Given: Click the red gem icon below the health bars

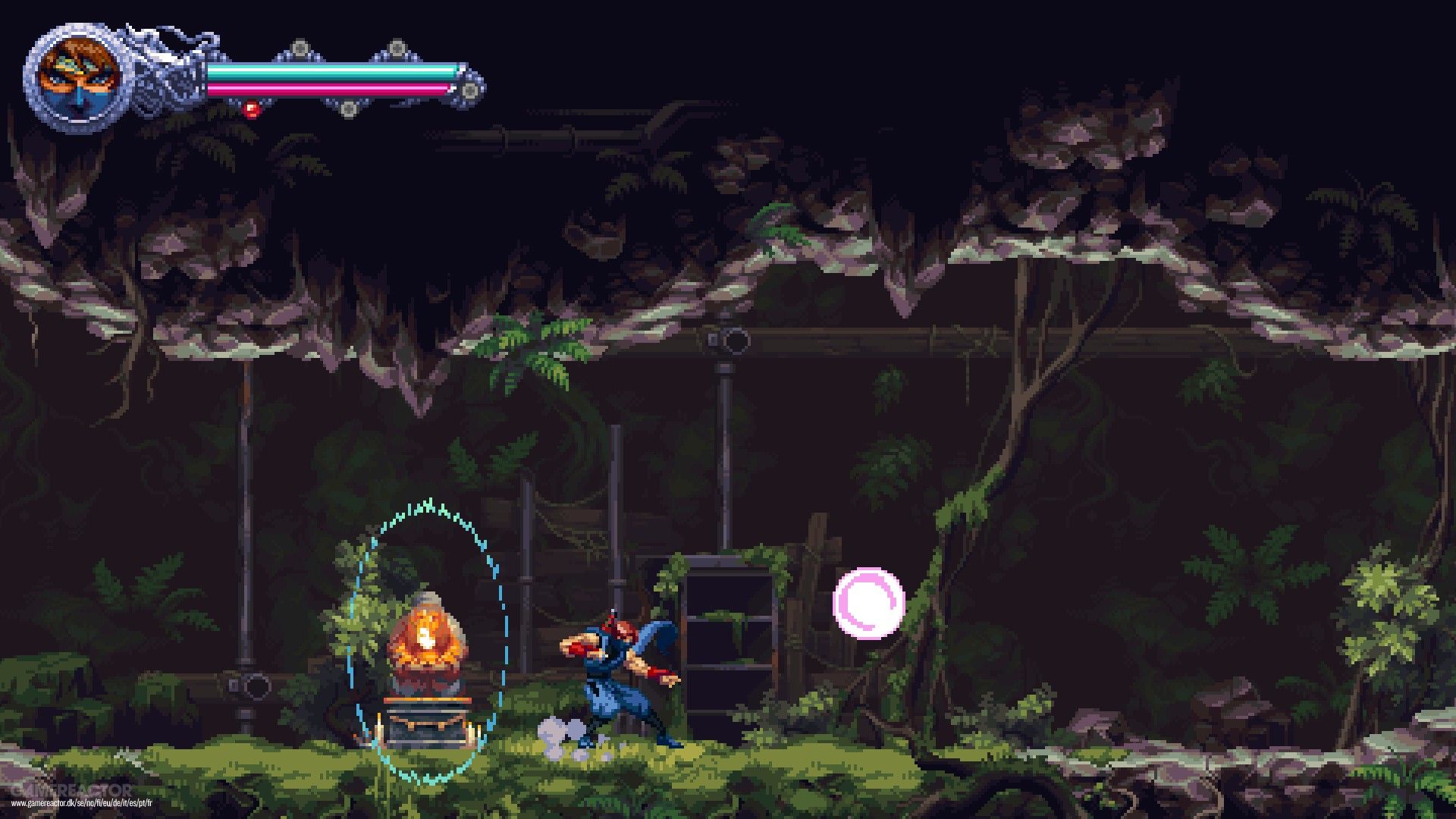Looking at the screenshot, I should click(x=250, y=110).
